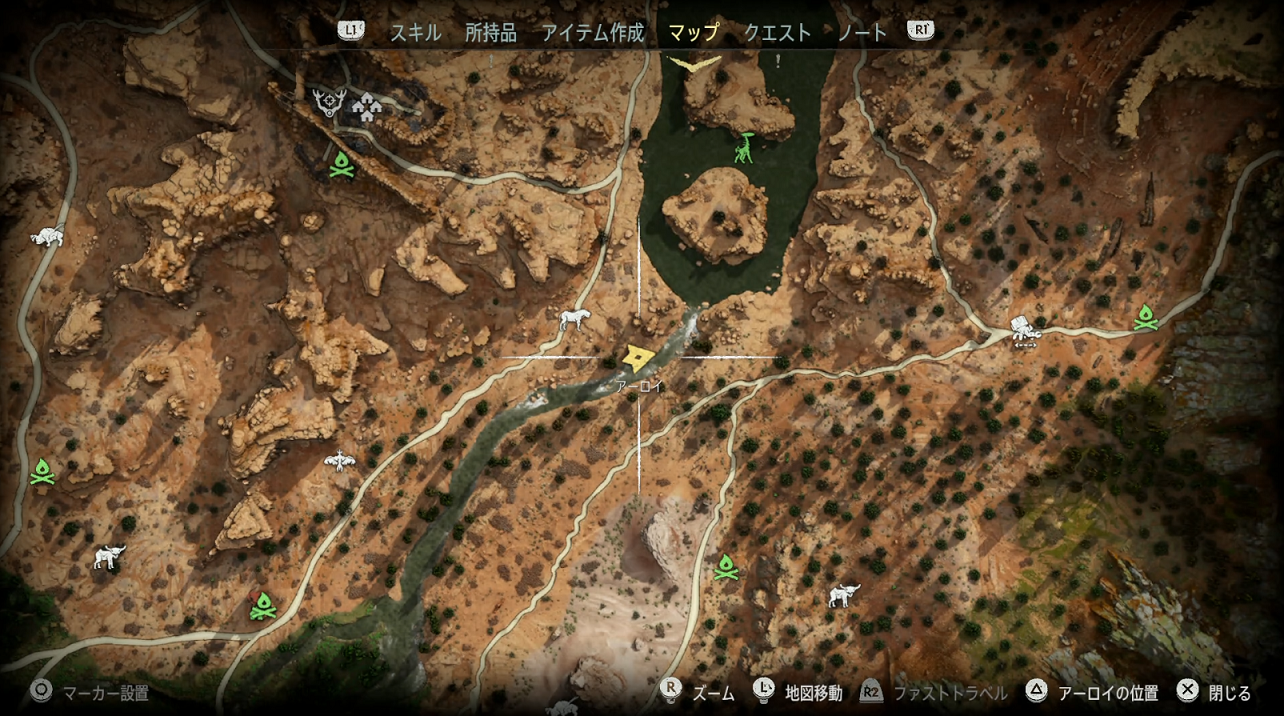Viewport: 1284px width, 716px height.
Task: Switch to the スキル tab
Action: tap(415, 32)
